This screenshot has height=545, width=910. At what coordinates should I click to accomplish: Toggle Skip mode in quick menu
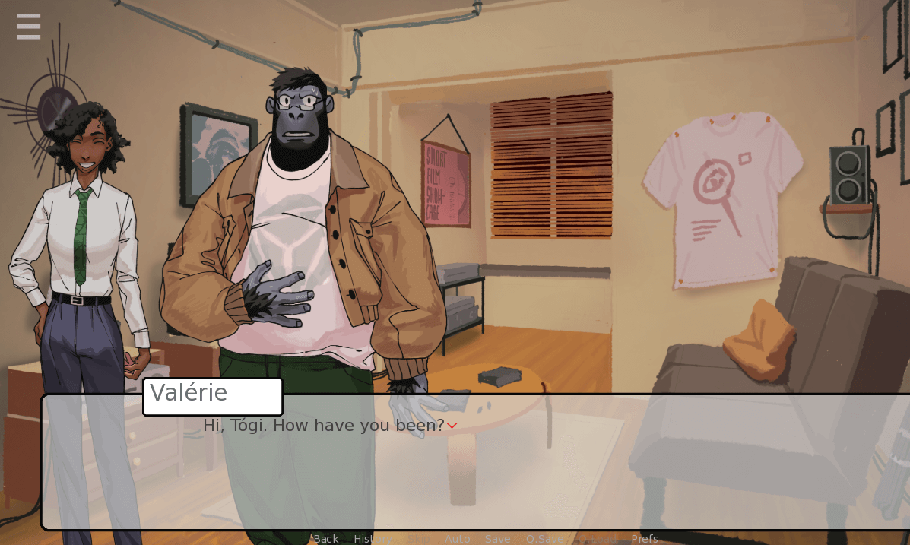tap(417, 539)
